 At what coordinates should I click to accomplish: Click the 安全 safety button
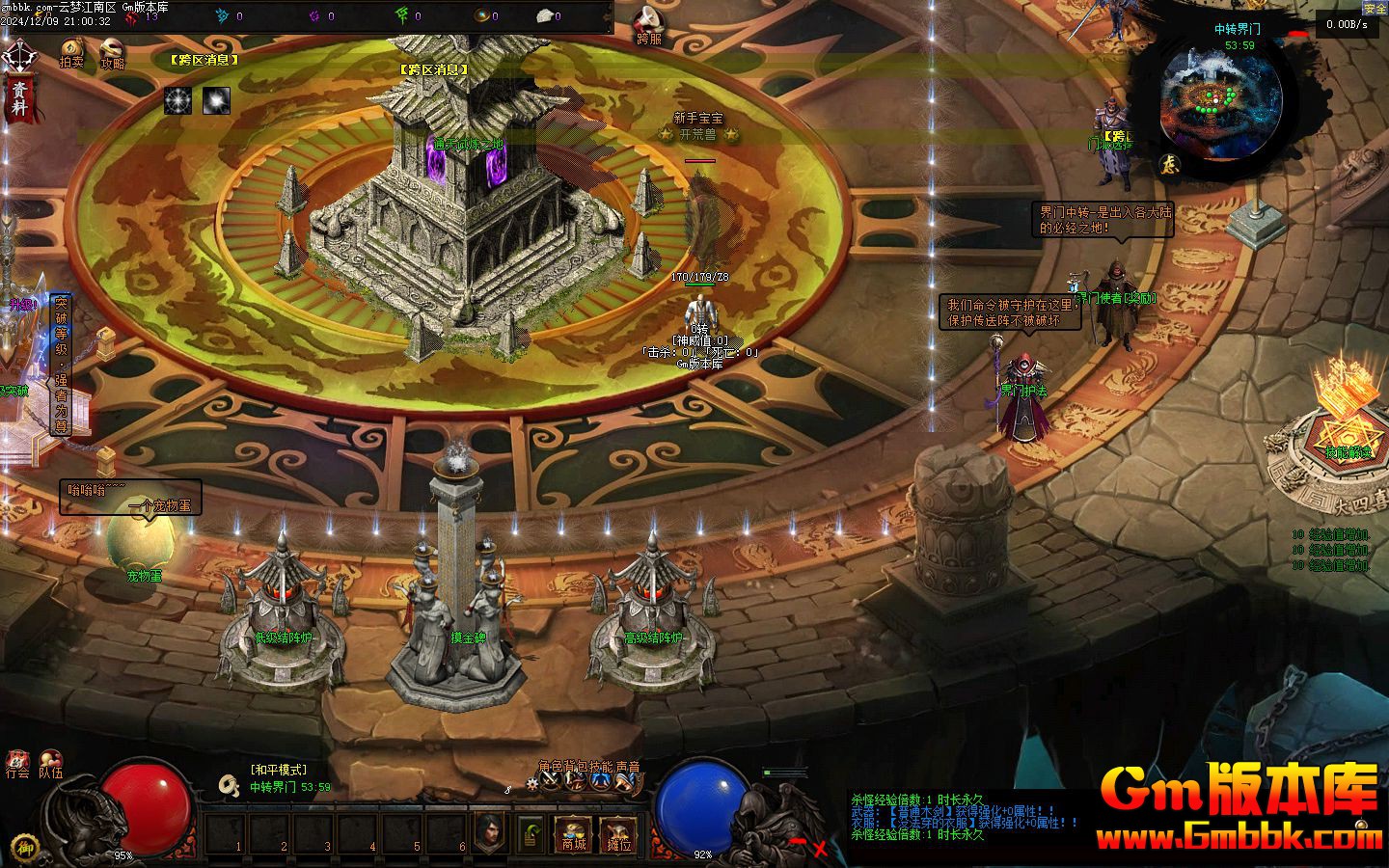[x=1375, y=8]
